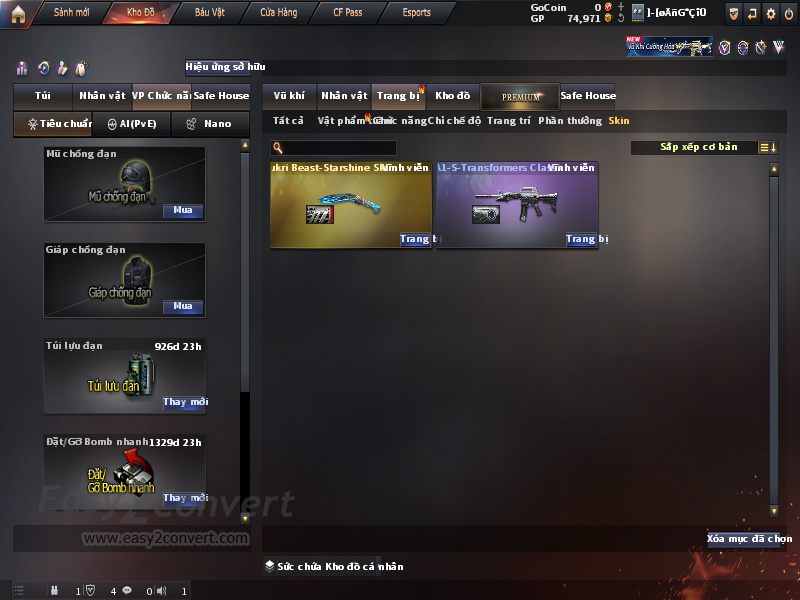Screen dimensions: 800x600
Task: Buy the Giáp chống đạn armor
Action: (x=183, y=307)
